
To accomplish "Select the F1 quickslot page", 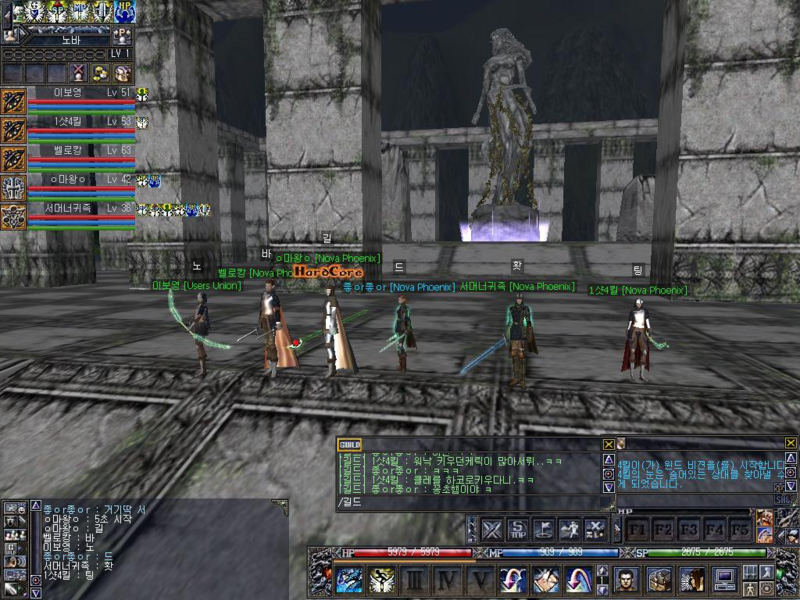I will coord(637,527).
